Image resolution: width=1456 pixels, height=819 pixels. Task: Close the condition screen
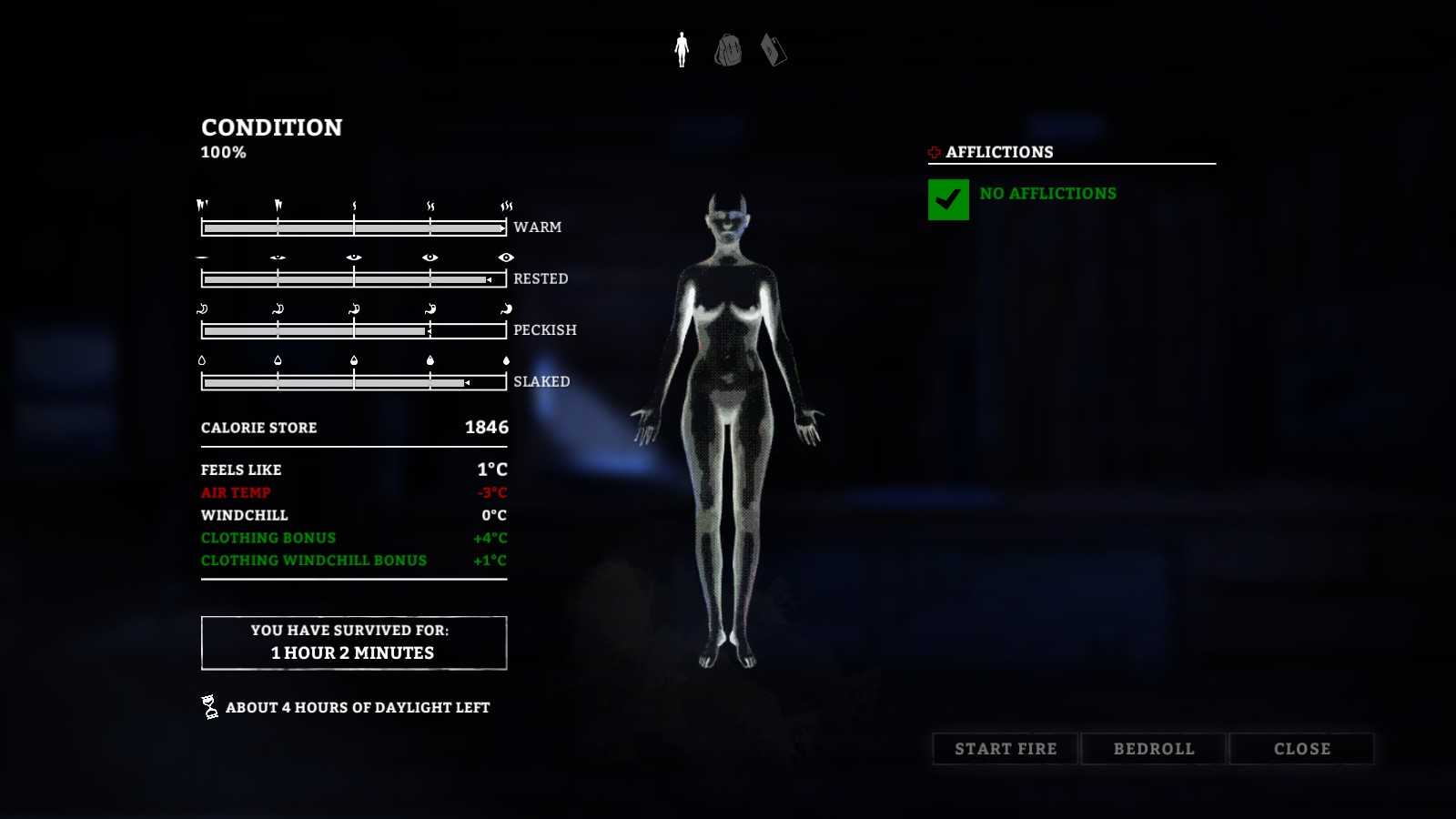pos(1301,749)
